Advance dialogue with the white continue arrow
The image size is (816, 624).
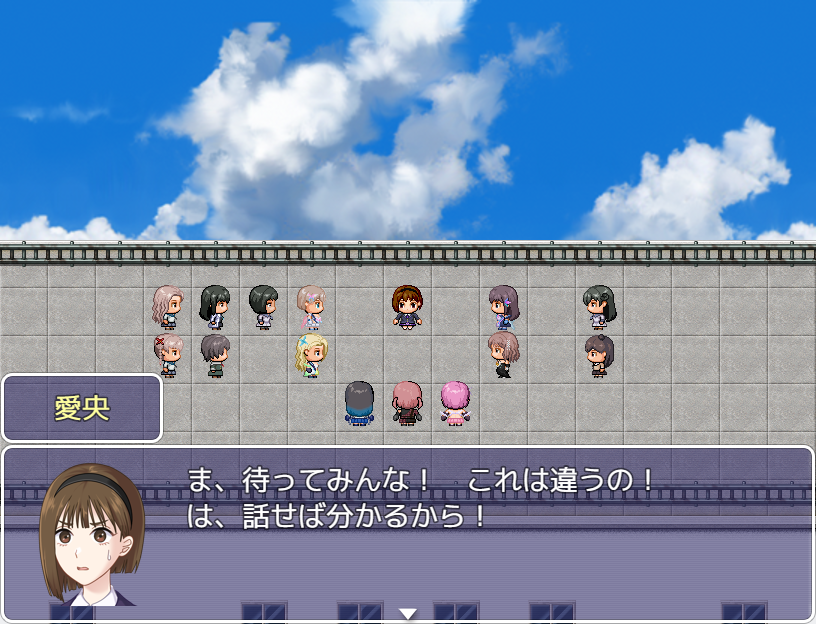(408, 613)
